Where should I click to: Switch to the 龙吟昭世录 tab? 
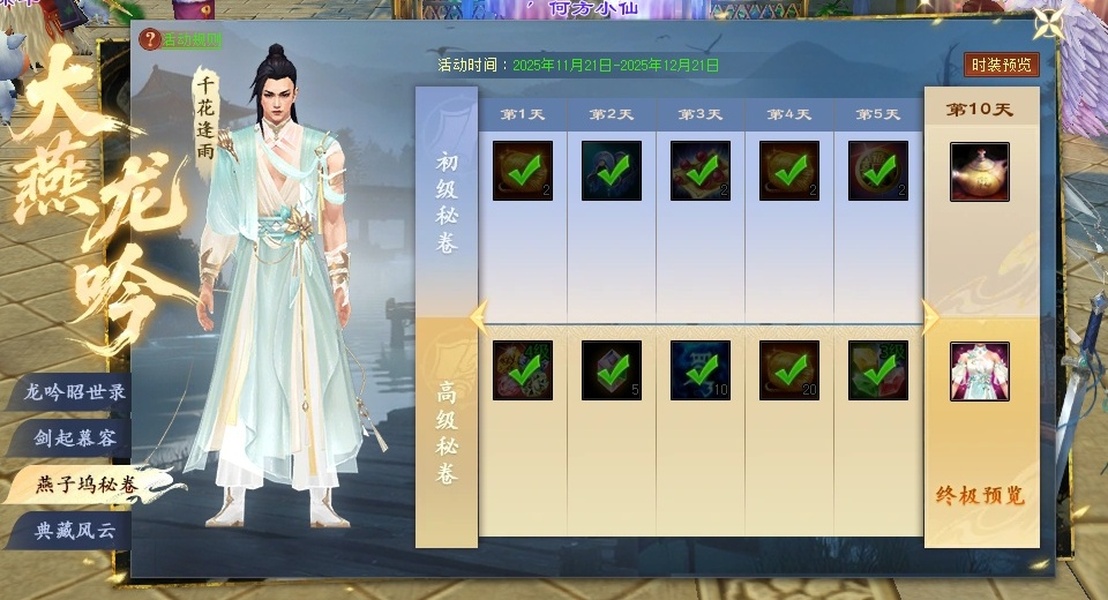(x=76, y=392)
